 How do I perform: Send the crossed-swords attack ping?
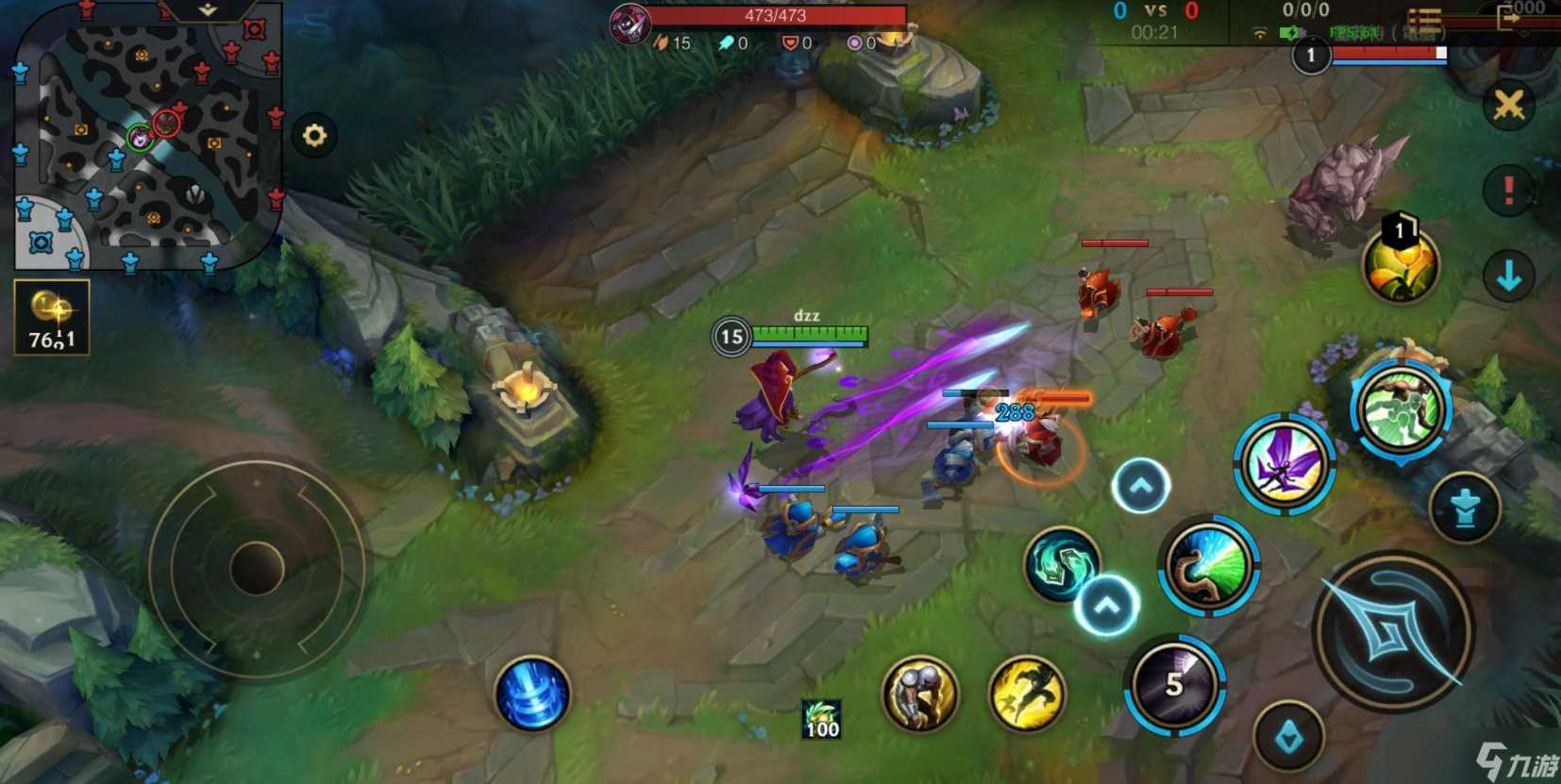click(1509, 105)
